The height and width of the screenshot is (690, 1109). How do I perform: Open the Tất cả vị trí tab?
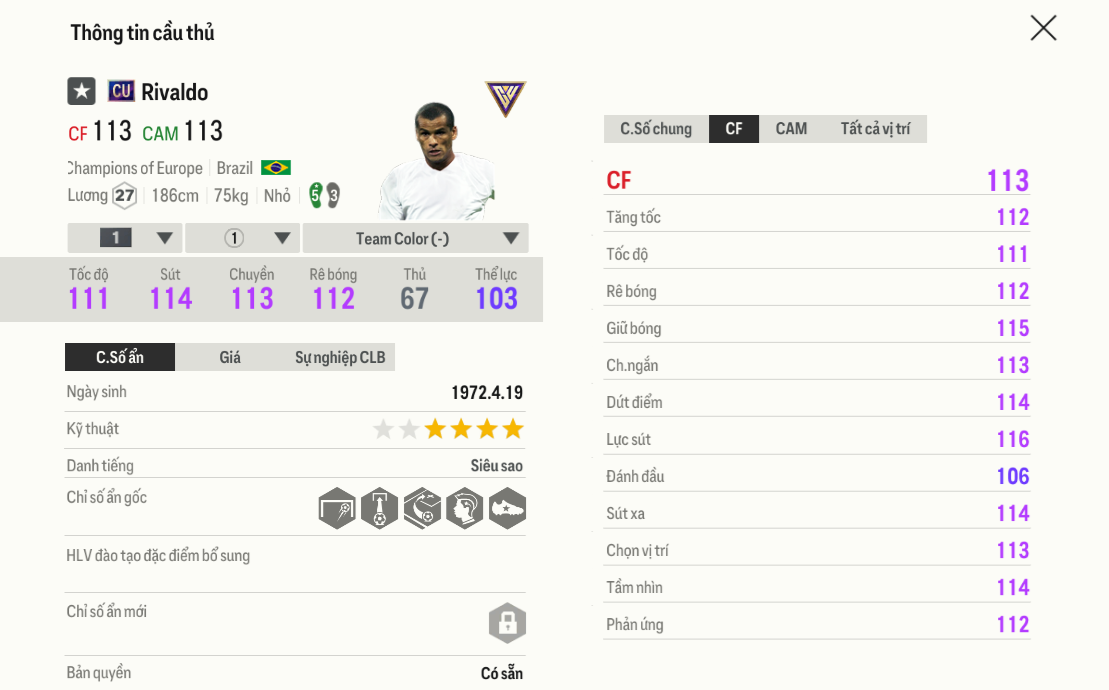pos(875,129)
